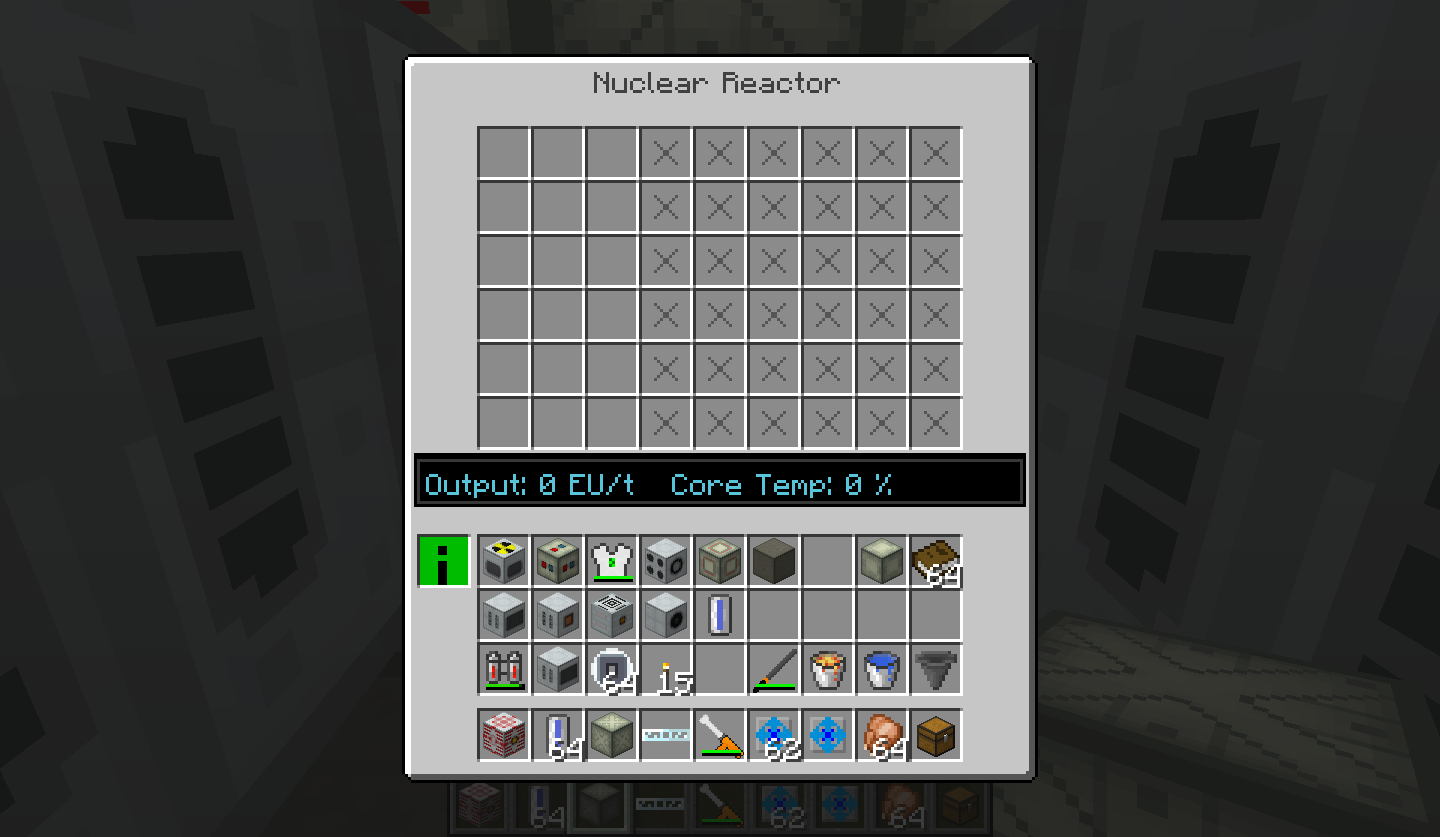Grab the light blue plating item in hotbar
1440x837 pixels.
pos(666,735)
